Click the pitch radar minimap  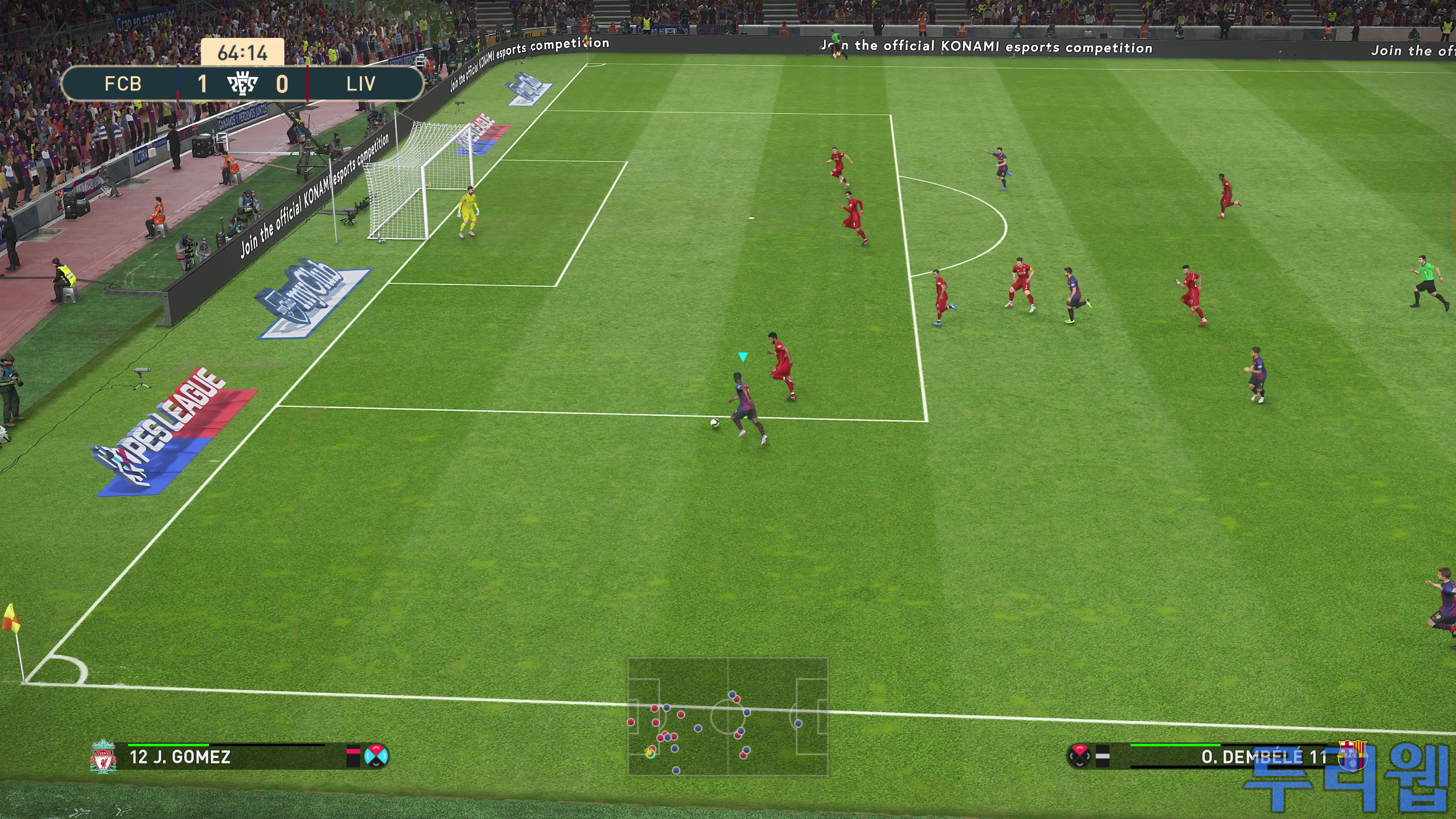(x=728, y=716)
